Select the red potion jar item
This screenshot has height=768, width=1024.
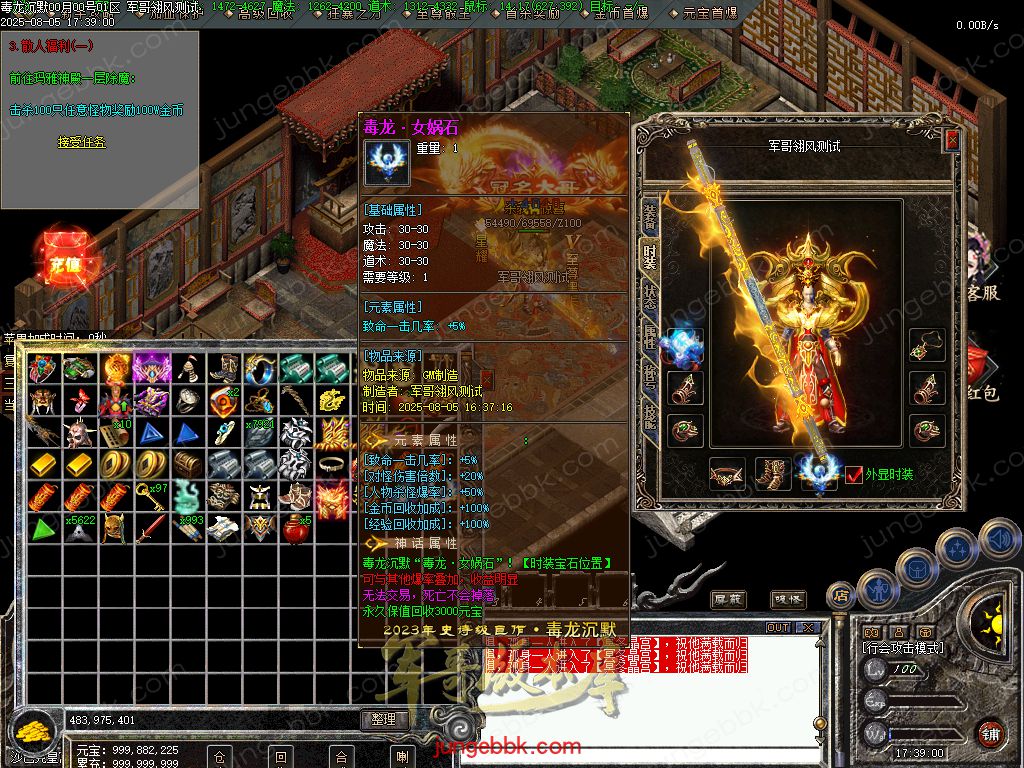coord(296,528)
